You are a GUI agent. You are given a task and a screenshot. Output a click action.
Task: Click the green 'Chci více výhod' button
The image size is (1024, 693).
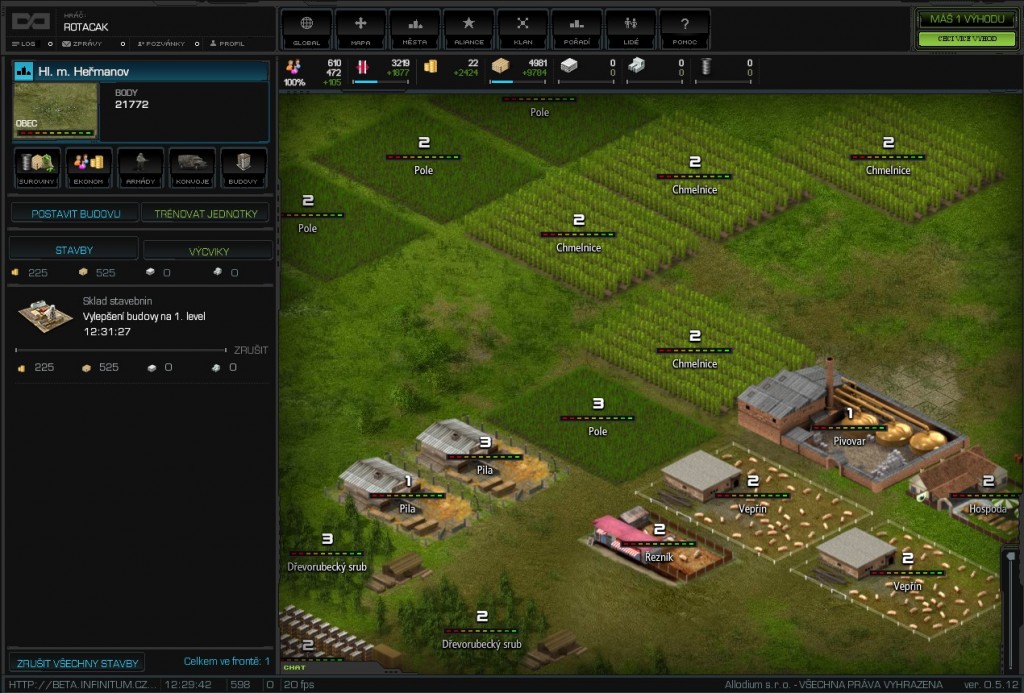coord(967,39)
